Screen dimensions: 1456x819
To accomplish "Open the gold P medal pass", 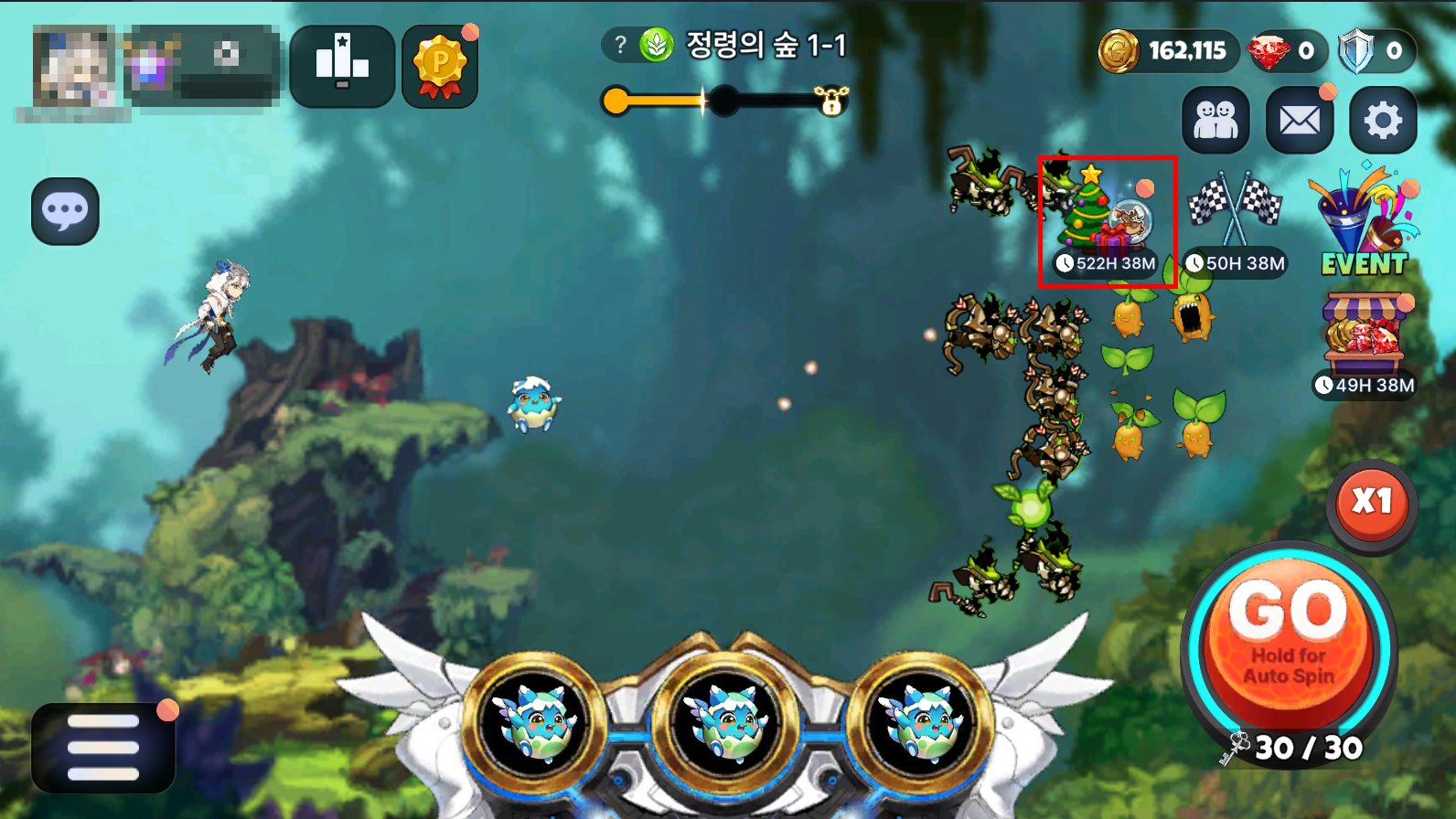I will pos(440,67).
